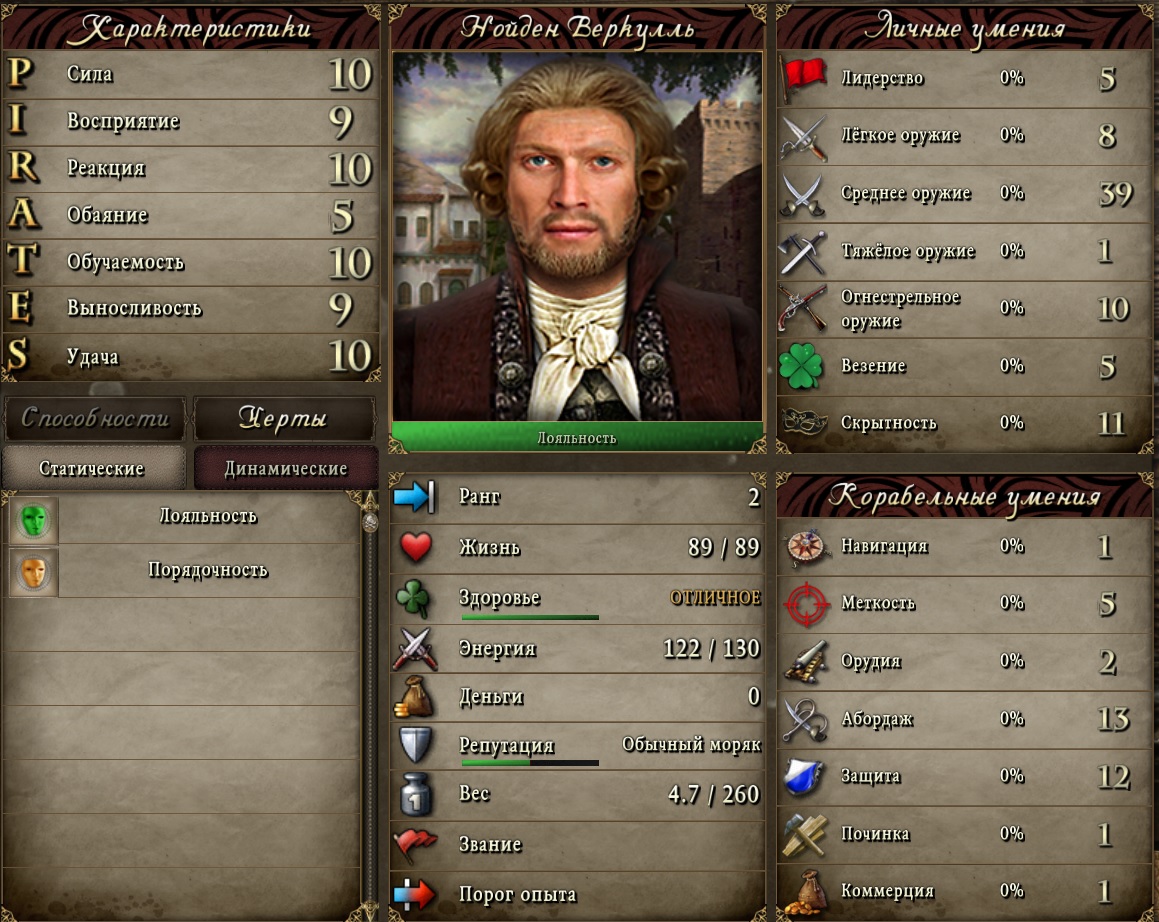This screenshot has height=922, width=1159.
Task: Click the Репутация stat row
Action: coord(577,746)
